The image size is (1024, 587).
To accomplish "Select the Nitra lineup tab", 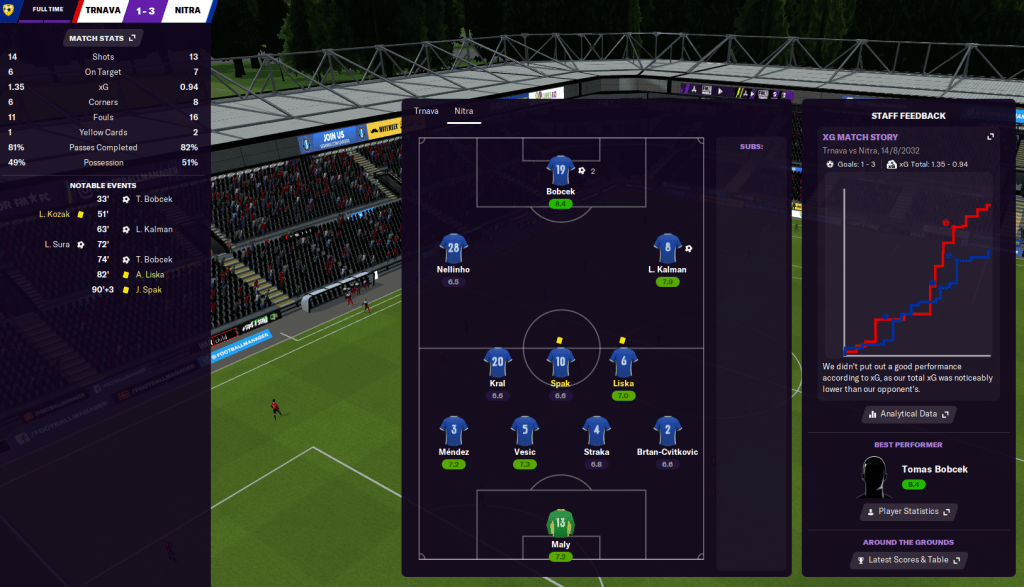I will coord(464,111).
